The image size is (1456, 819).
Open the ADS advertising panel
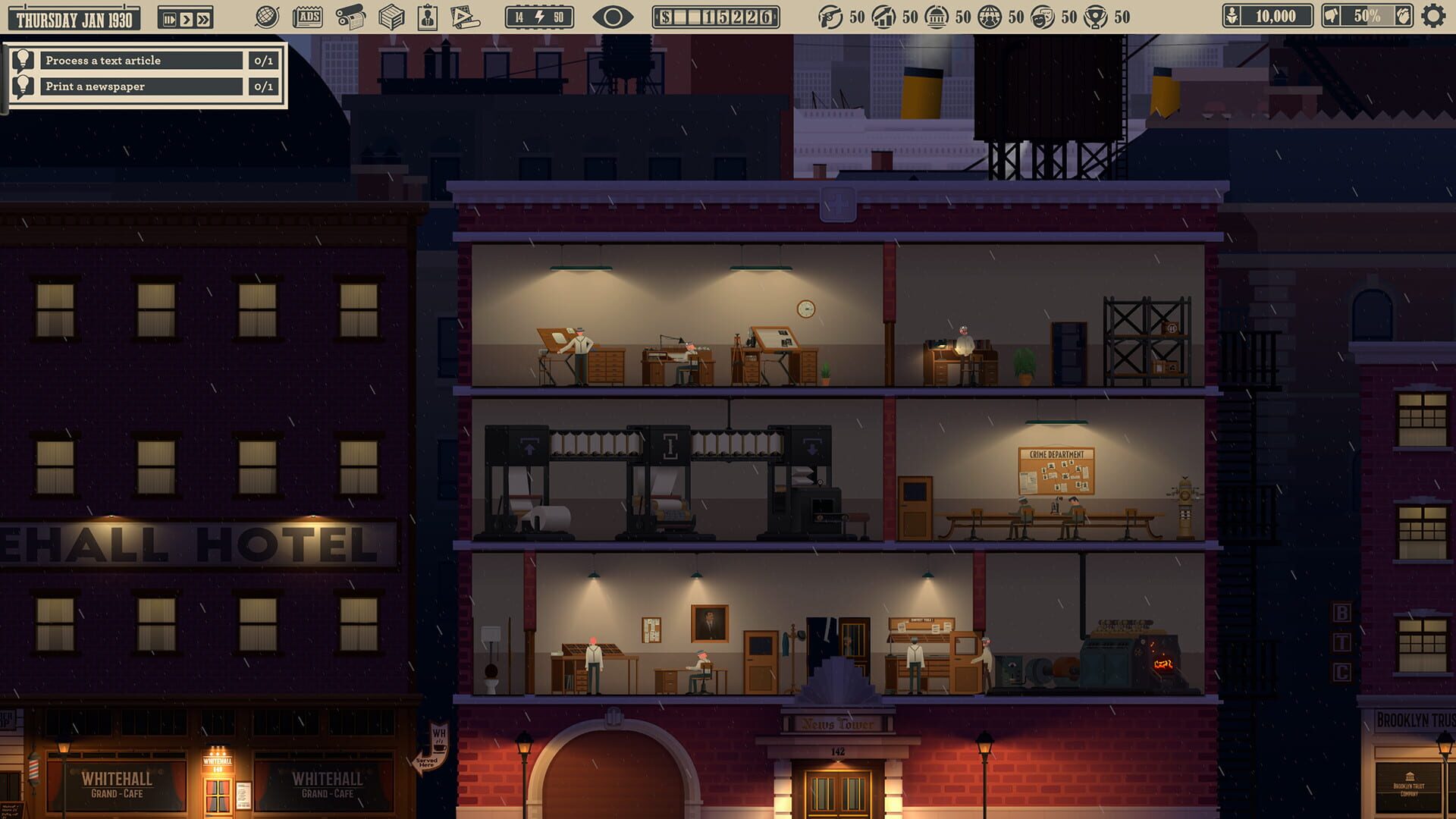click(x=307, y=15)
